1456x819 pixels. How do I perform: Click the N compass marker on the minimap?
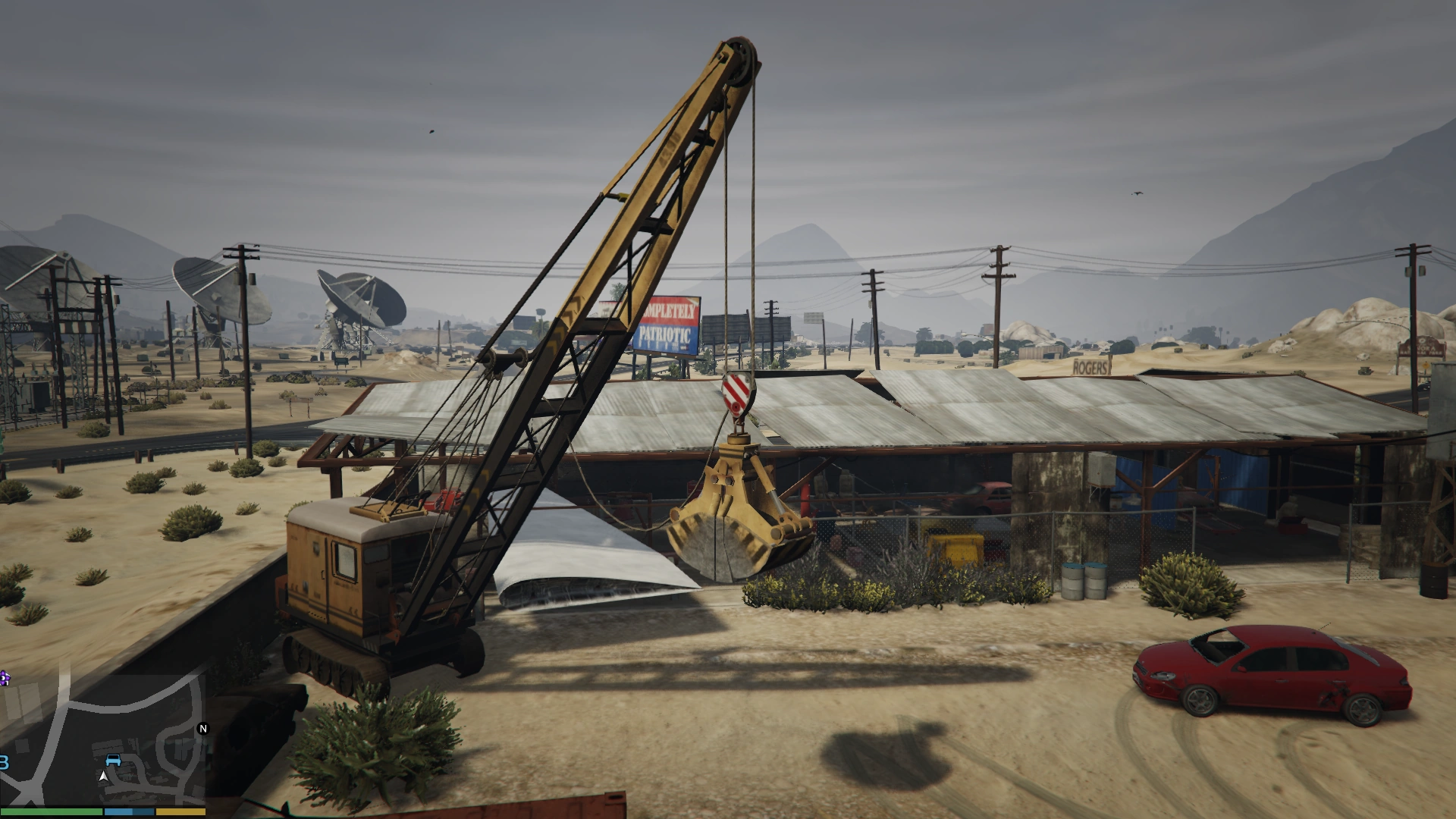pos(202,728)
